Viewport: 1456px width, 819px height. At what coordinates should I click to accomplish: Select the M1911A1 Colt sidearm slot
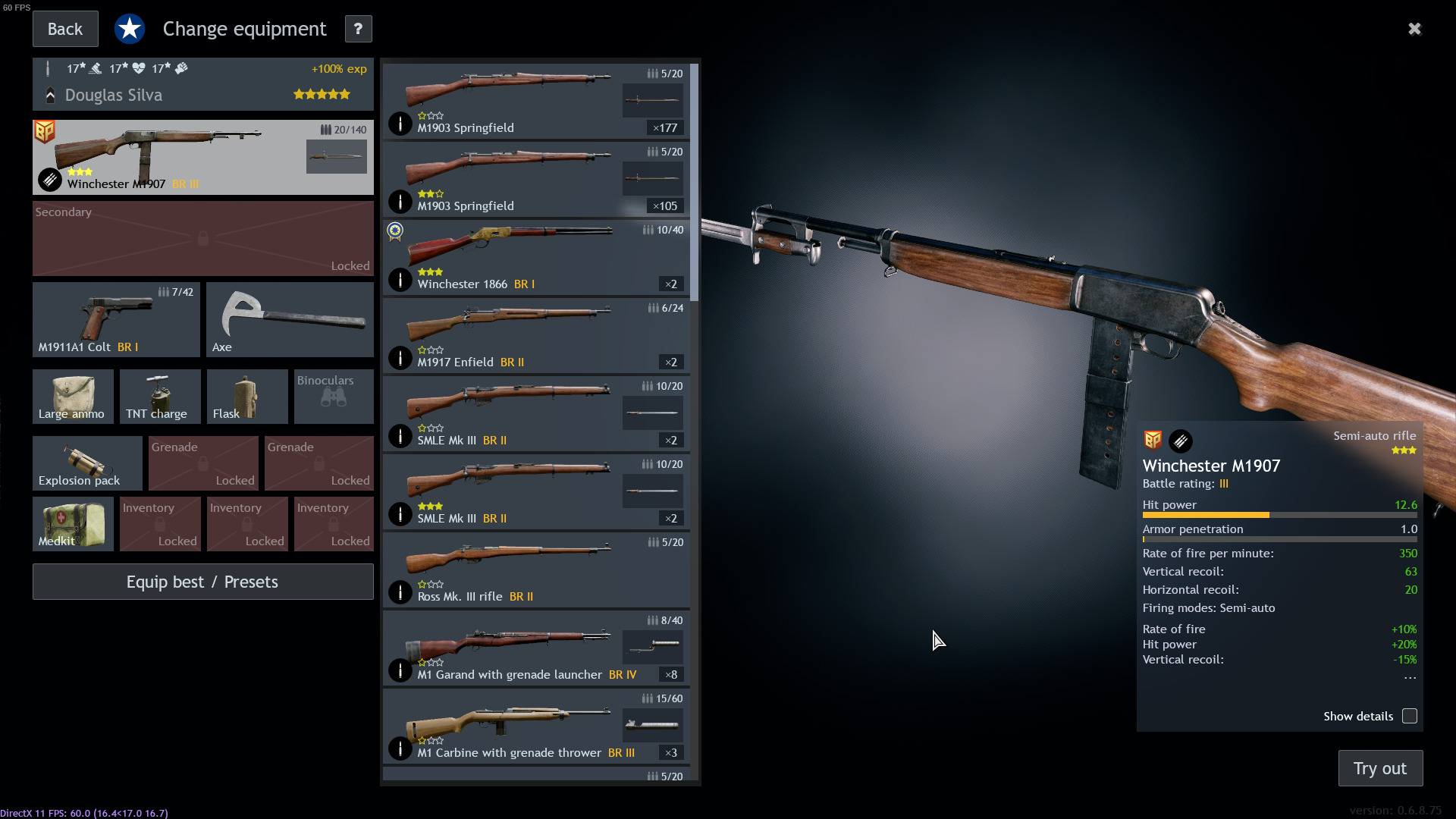pyautogui.click(x=115, y=319)
